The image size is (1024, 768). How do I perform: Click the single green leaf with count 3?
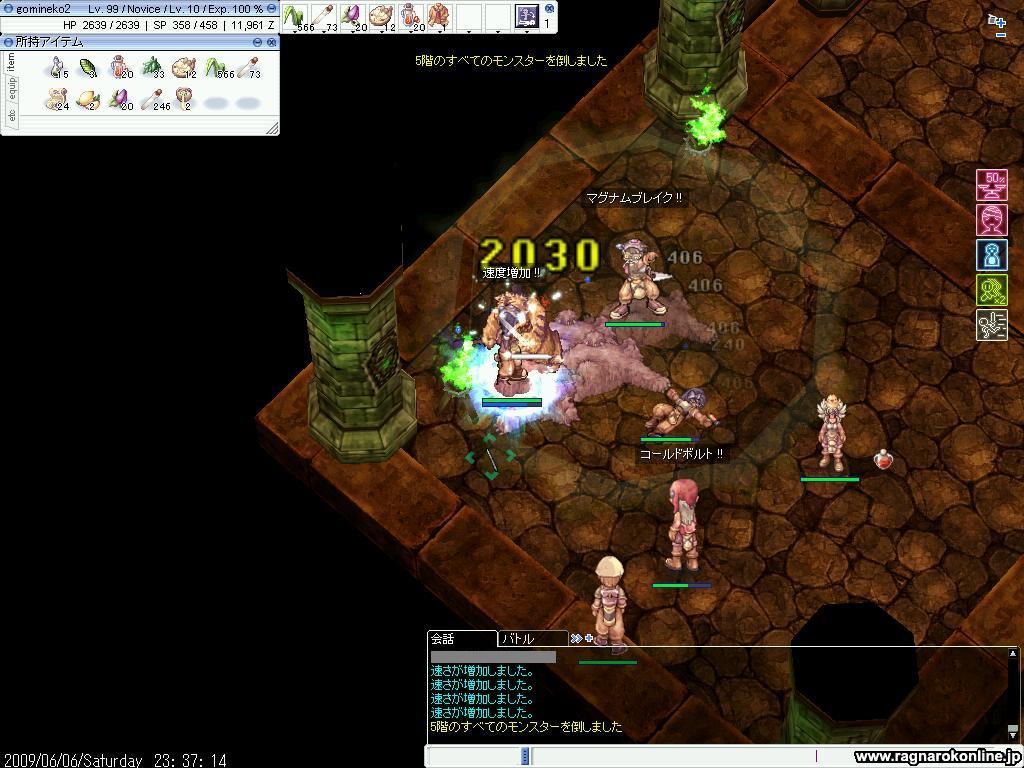click(88, 67)
